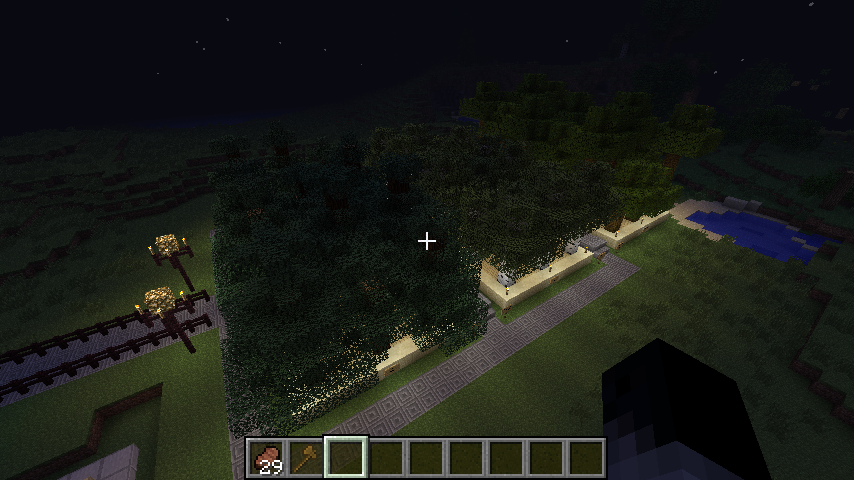Click the highlighted empty hotbar slot
The image size is (854, 480).
[346, 458]
